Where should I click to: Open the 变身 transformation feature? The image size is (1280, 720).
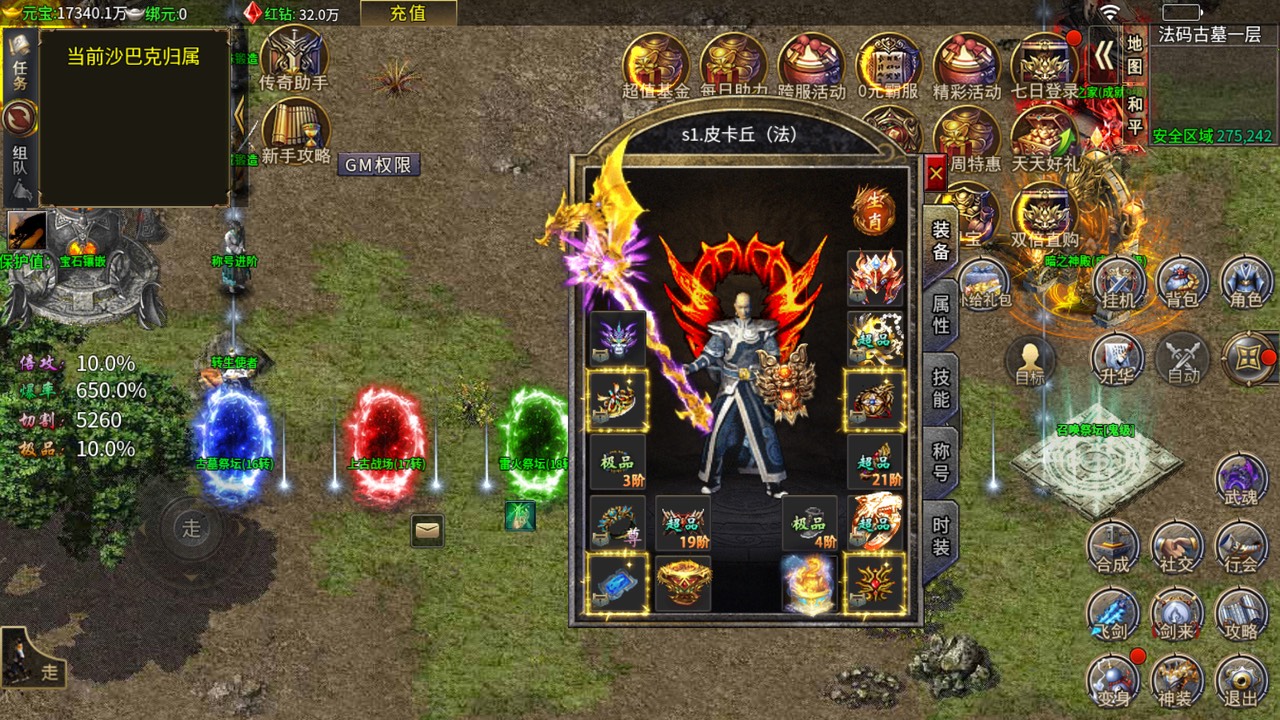coord(1113,679)
